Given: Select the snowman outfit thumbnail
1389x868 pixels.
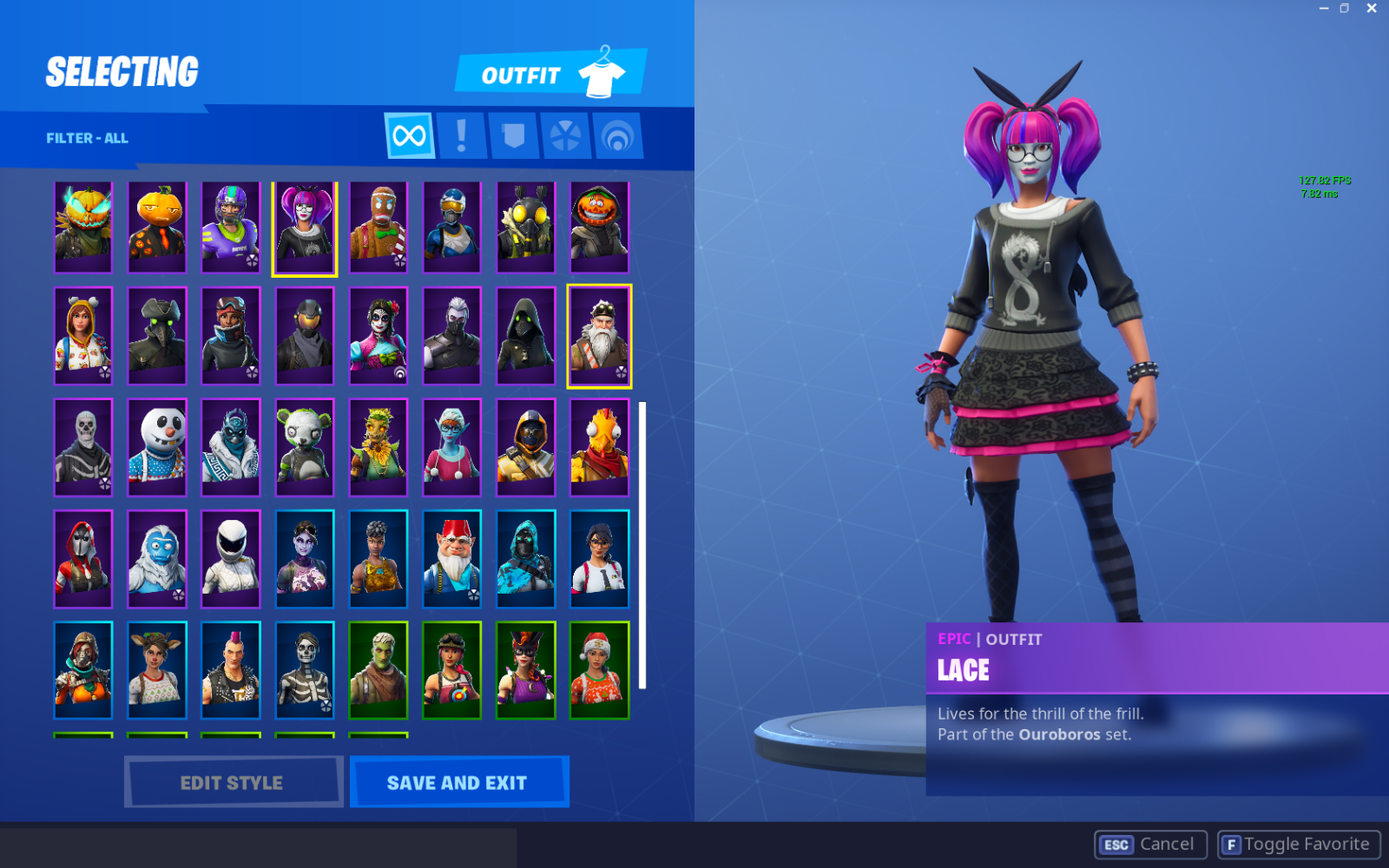Looking at the screenshot, I should (x=157, y=447).
